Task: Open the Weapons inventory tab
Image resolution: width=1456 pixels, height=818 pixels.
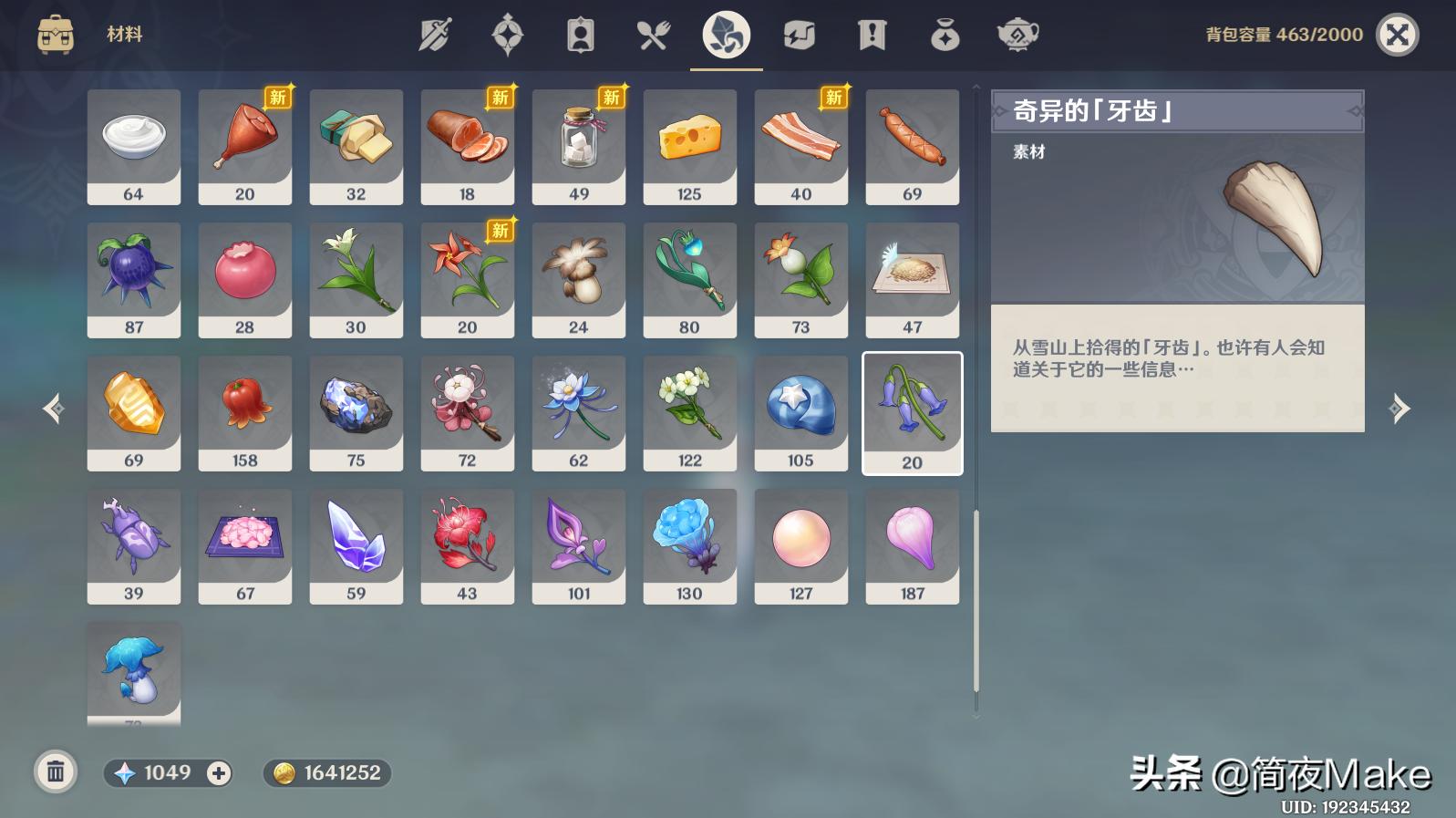Action: [434, 34]
